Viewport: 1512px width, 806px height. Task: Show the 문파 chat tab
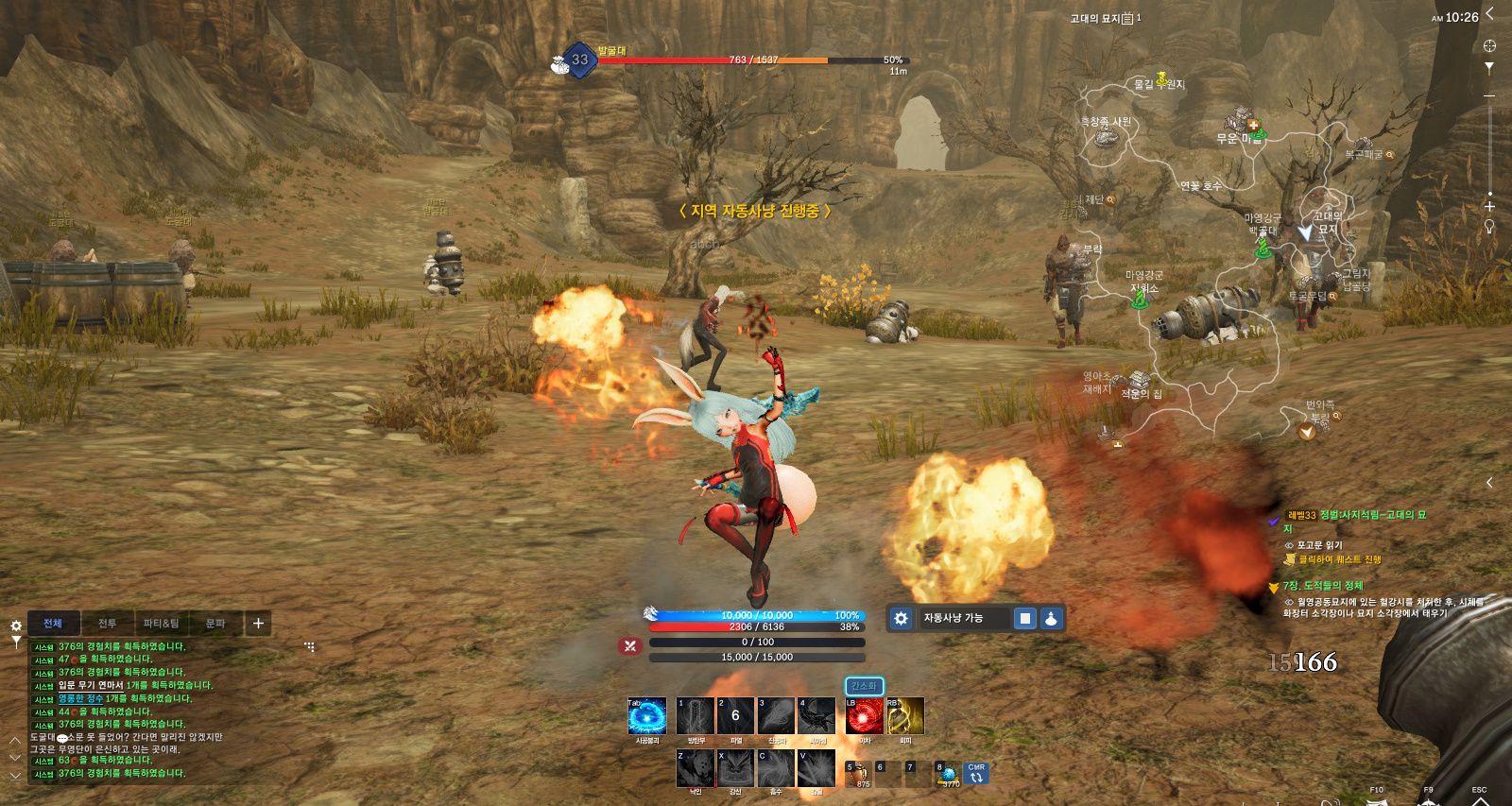pos(215,624)
